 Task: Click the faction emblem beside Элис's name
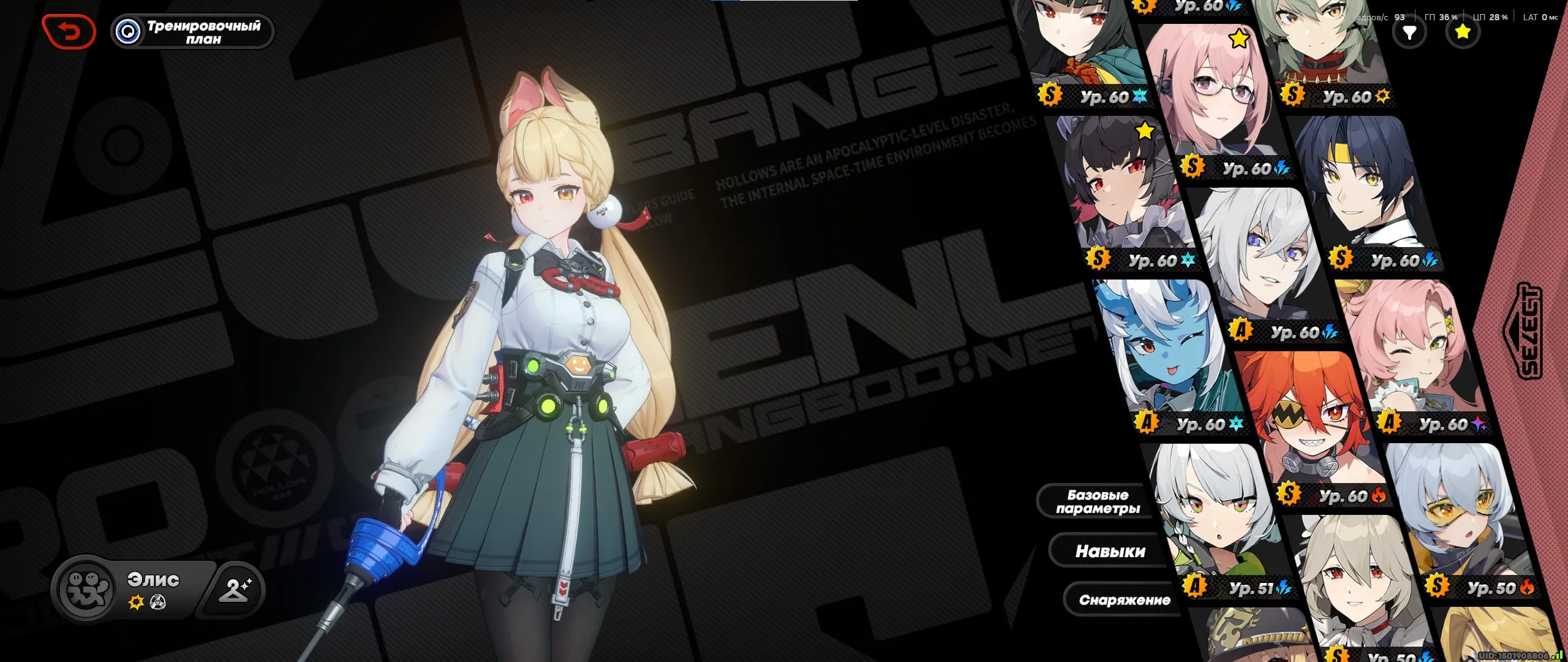tap(86, 590)
